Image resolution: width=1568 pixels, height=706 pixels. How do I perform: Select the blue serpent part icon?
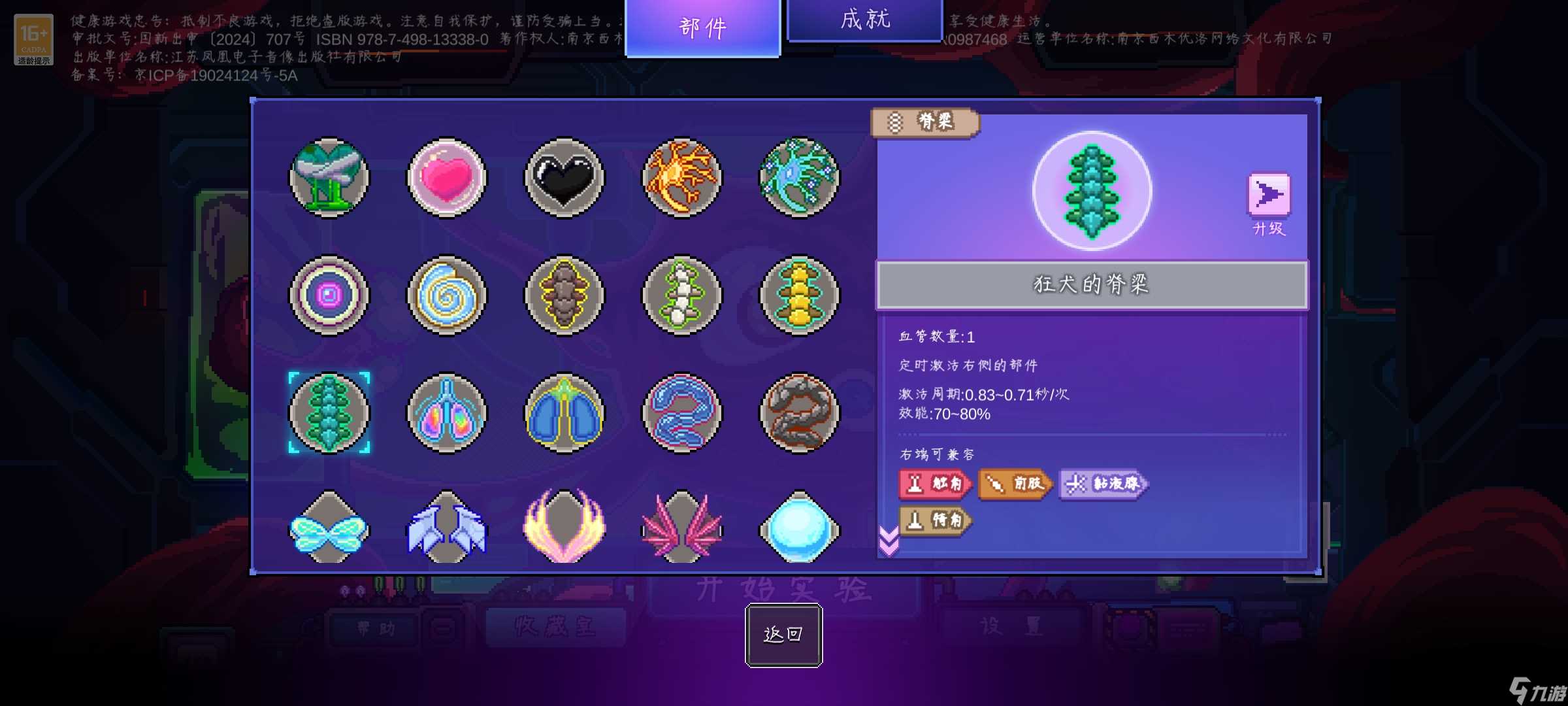point(681,412)
